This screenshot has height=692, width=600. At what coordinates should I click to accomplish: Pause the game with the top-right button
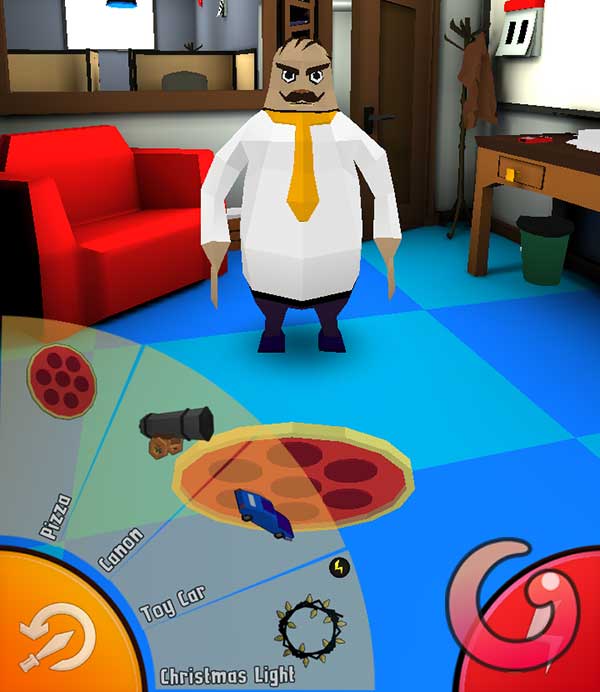518,36
